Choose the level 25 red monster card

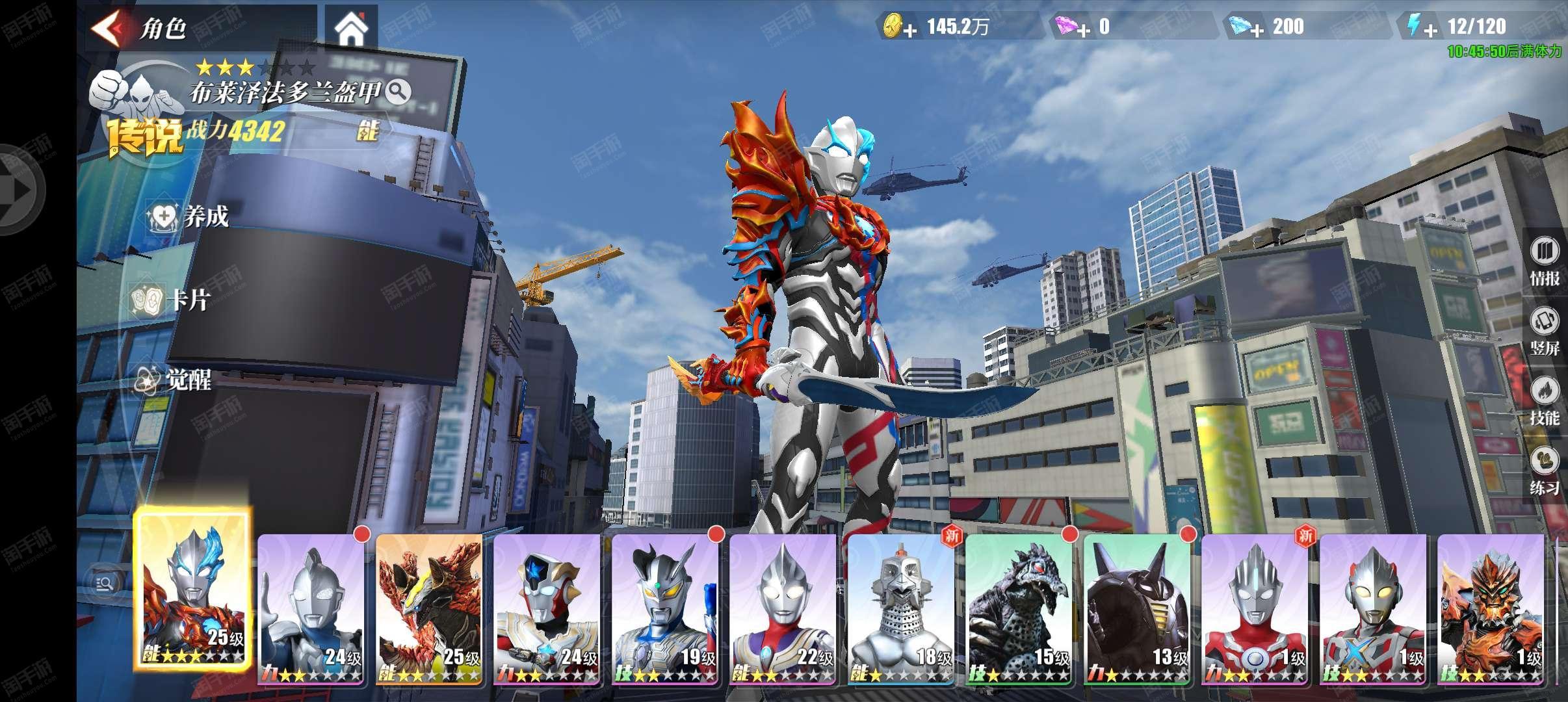429,609
